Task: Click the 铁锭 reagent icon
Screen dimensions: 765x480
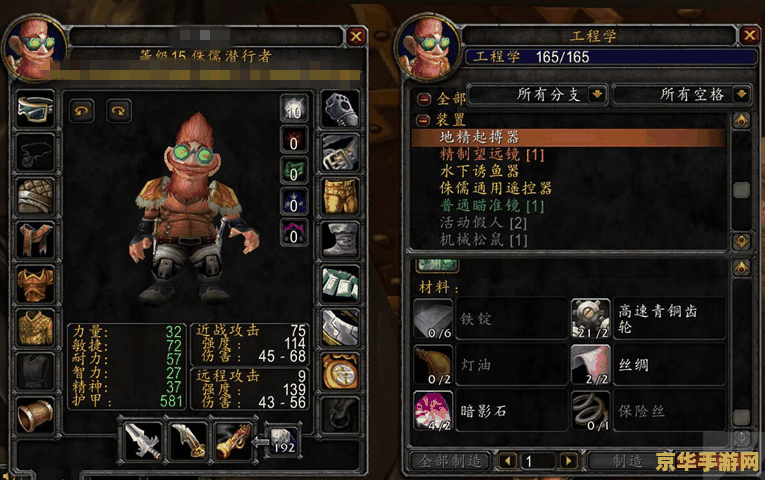Action: coord(432,319)
